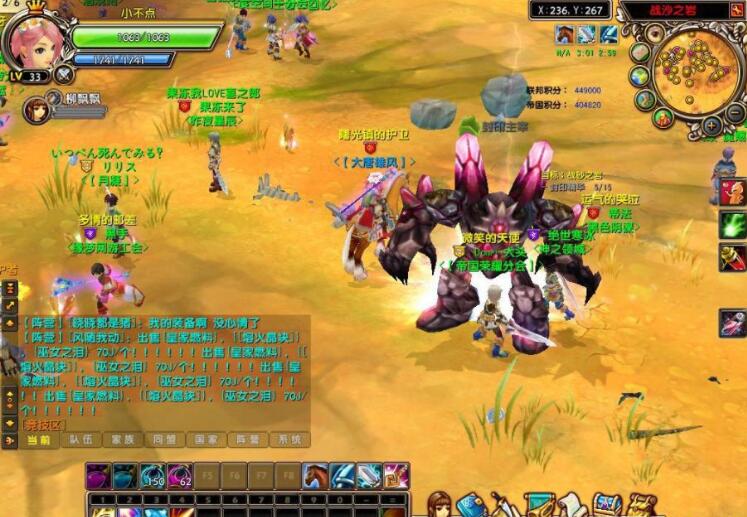
Task: Switch to the 当前 chat tab
Action: (38, 440)
